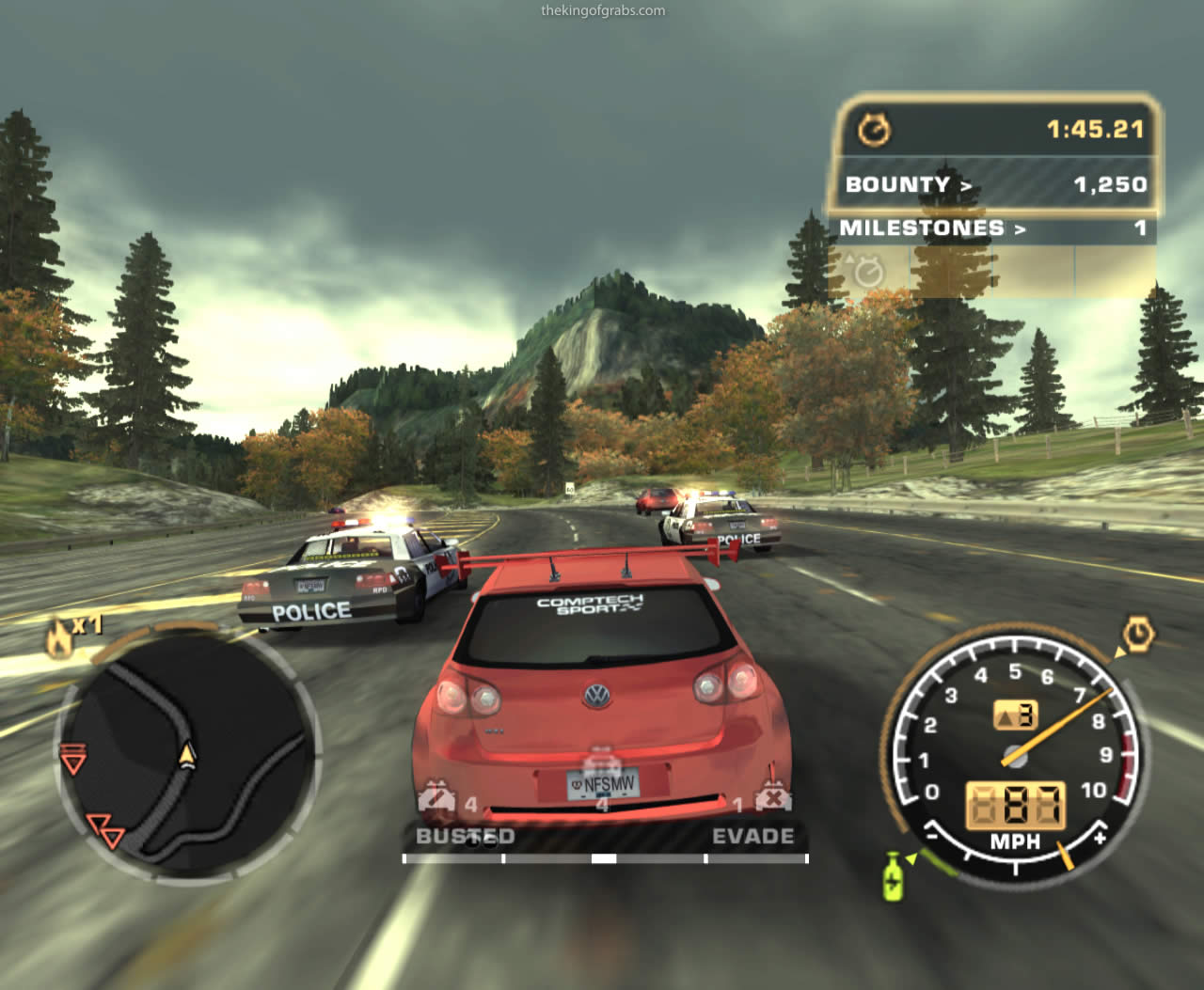1204x990 pixels.
Task: Click the green nitrous bottle icon
Action: click(892, 875)
